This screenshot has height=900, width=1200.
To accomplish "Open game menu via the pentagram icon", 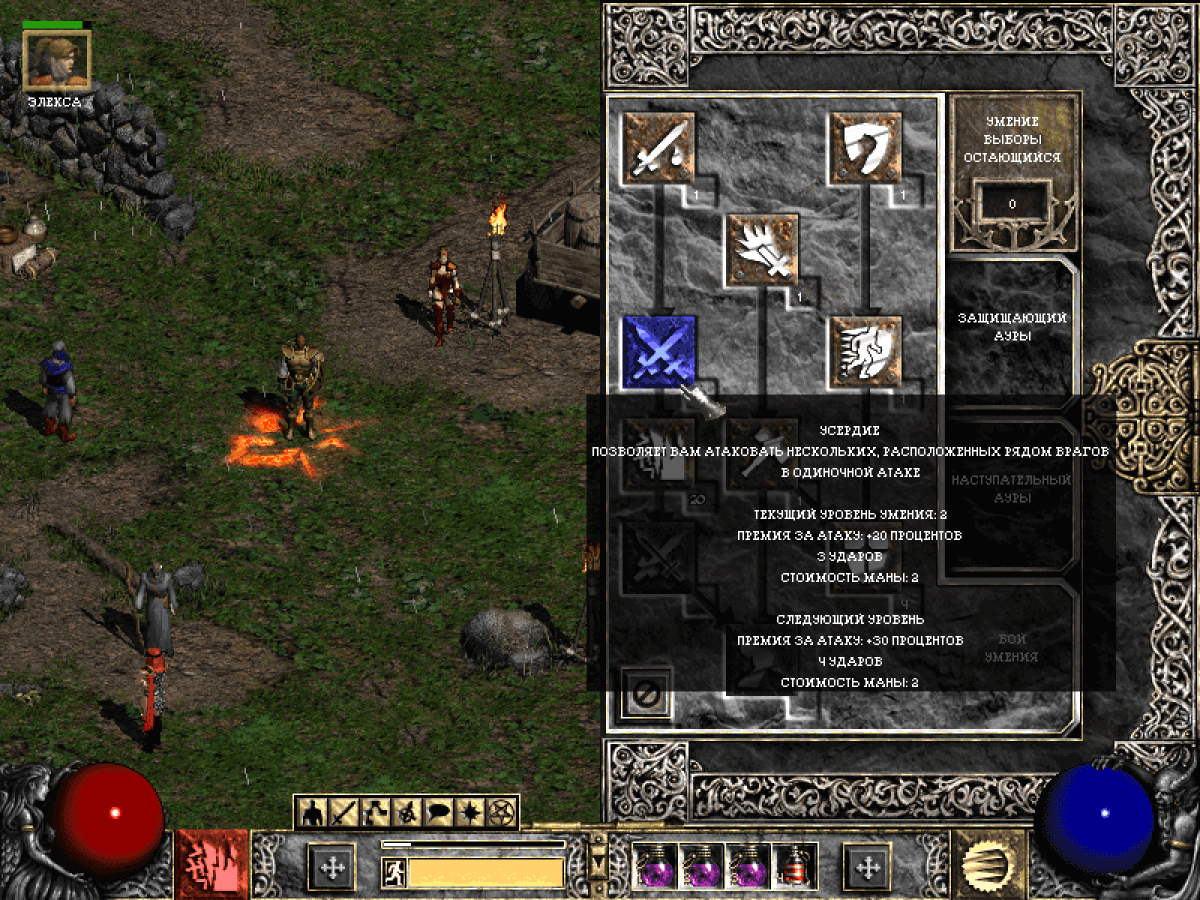I will (x=501, y=813).
